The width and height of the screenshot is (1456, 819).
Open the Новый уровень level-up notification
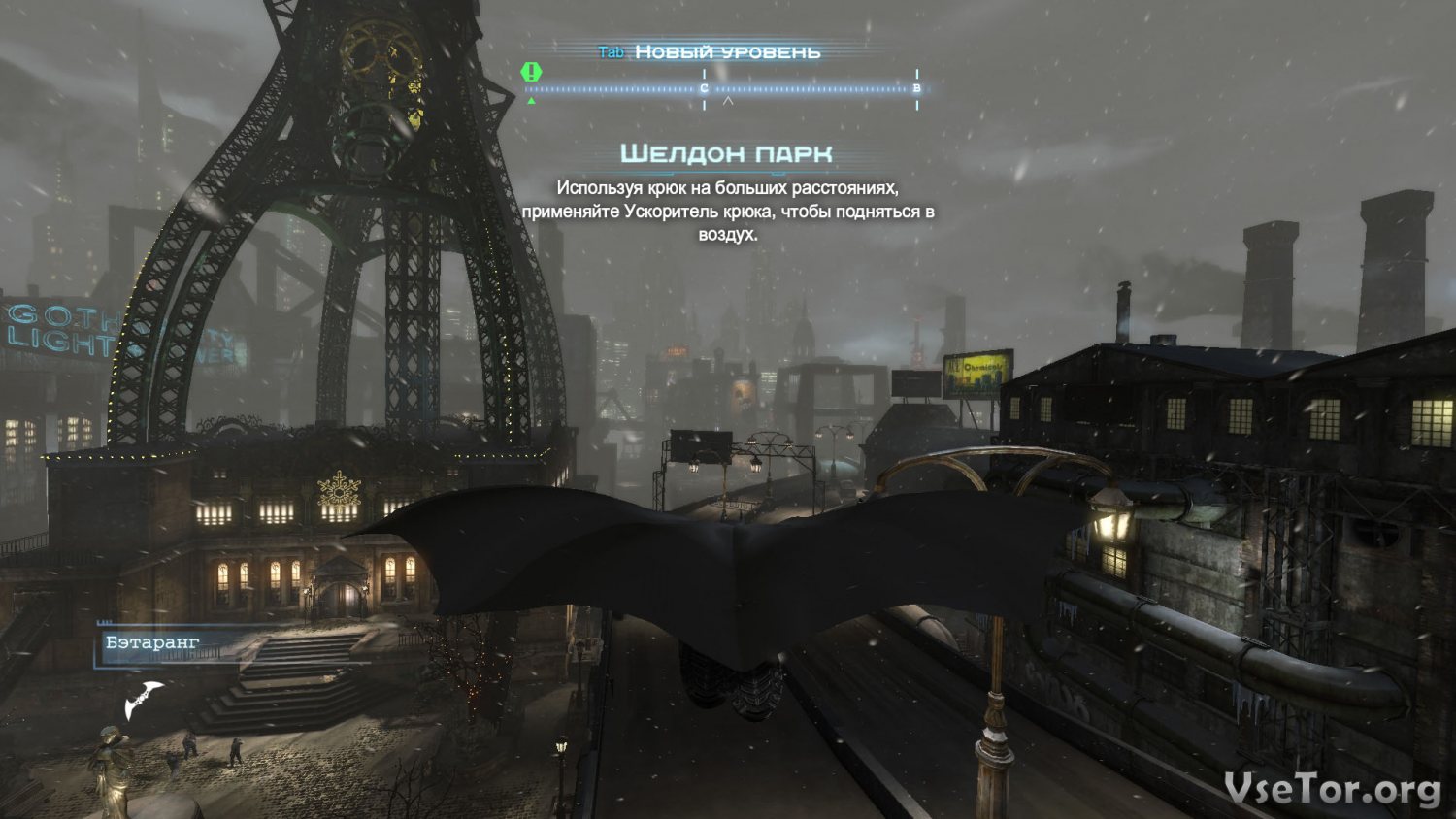tap(726, 52)
